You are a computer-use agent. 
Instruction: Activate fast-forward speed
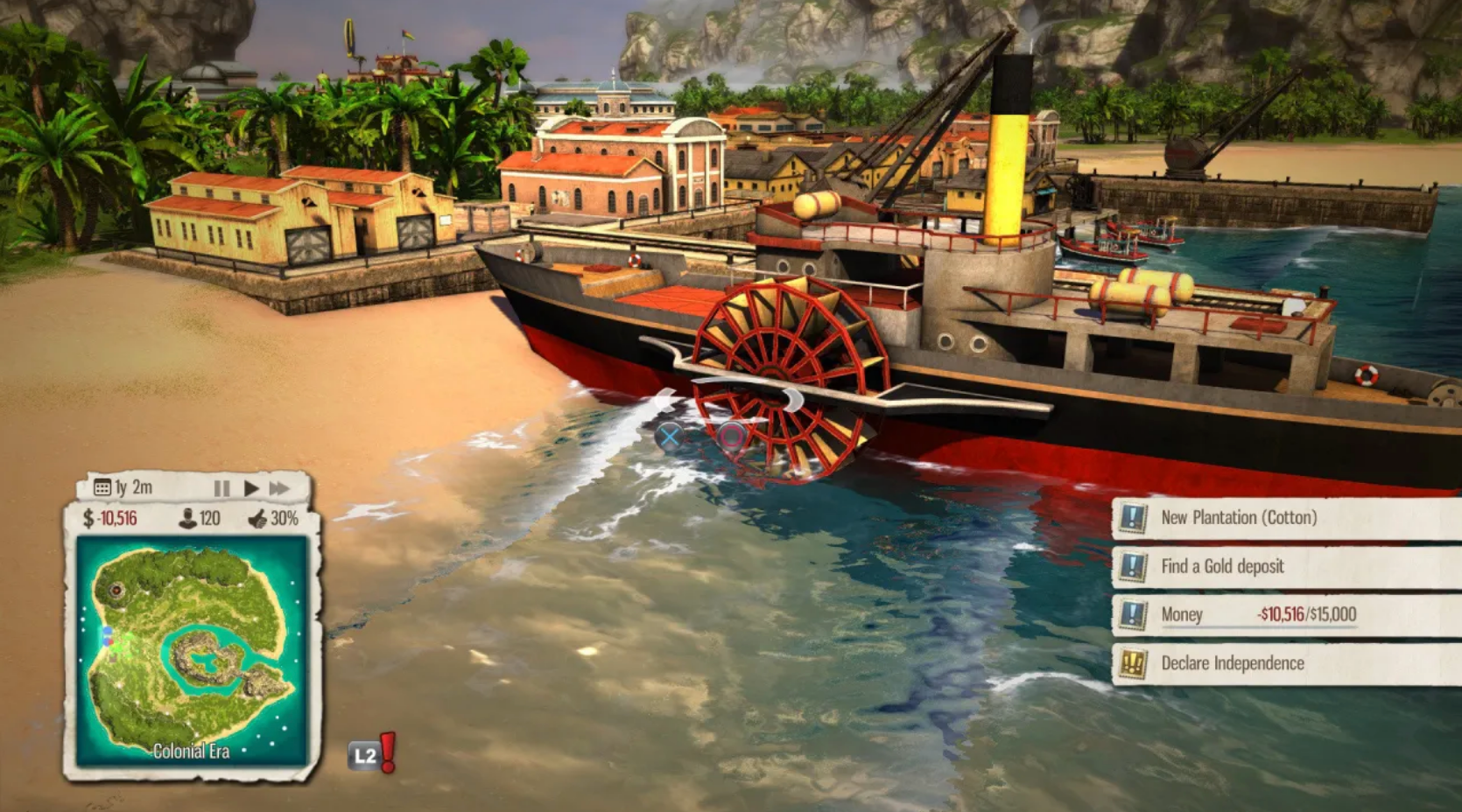point(280,487)
